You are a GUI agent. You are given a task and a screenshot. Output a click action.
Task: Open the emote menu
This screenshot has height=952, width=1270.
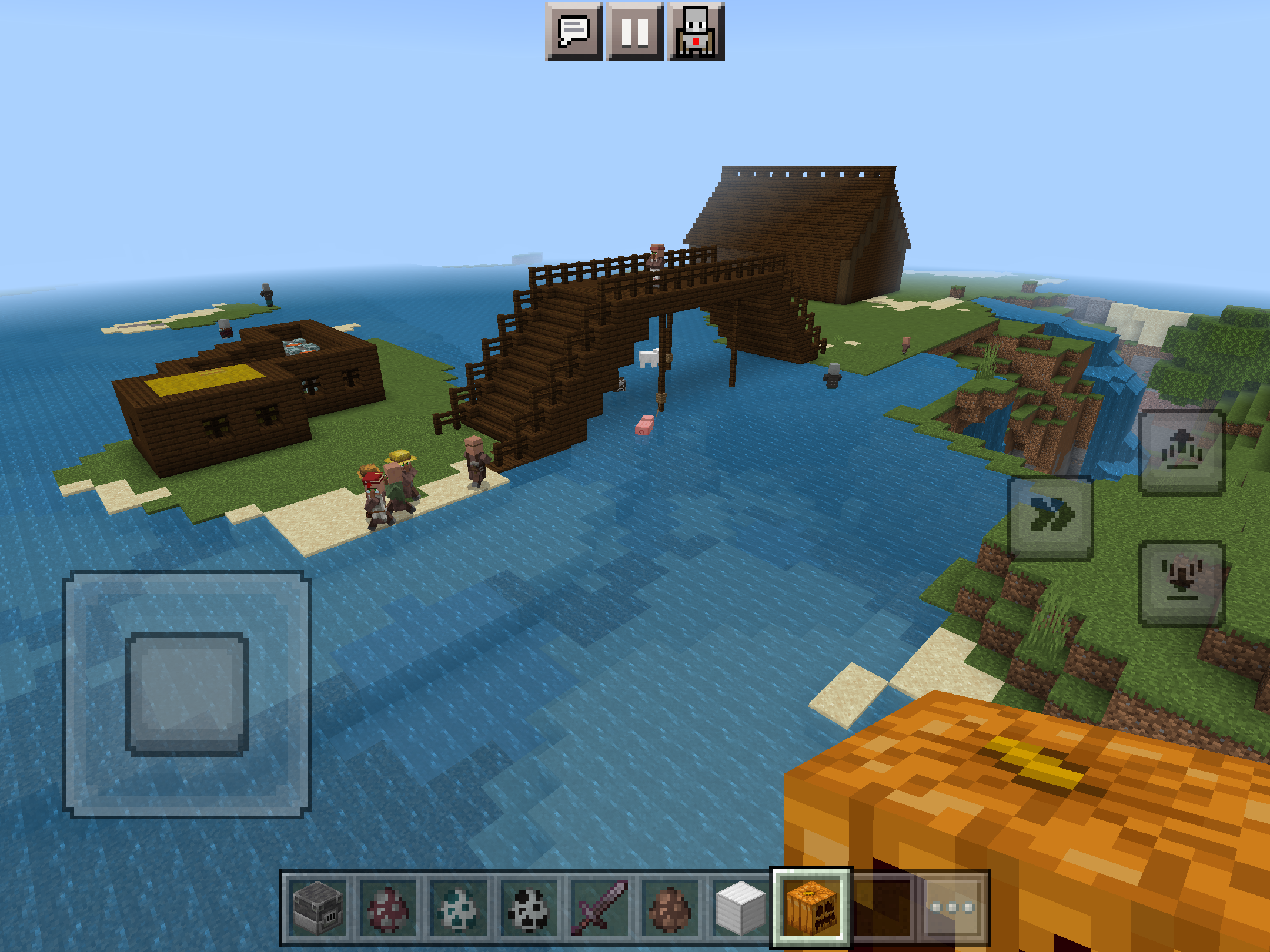(x=696, y=31)
